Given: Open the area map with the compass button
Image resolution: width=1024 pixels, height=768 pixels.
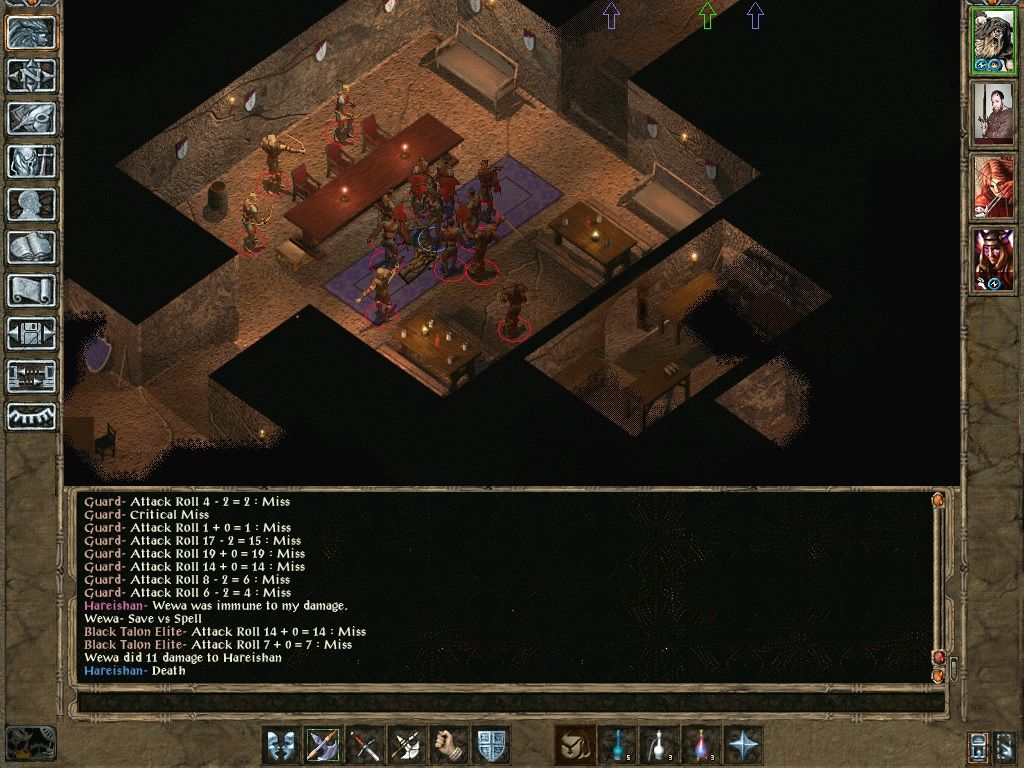Looking at the screenshot, I should (x=32, y=75).
